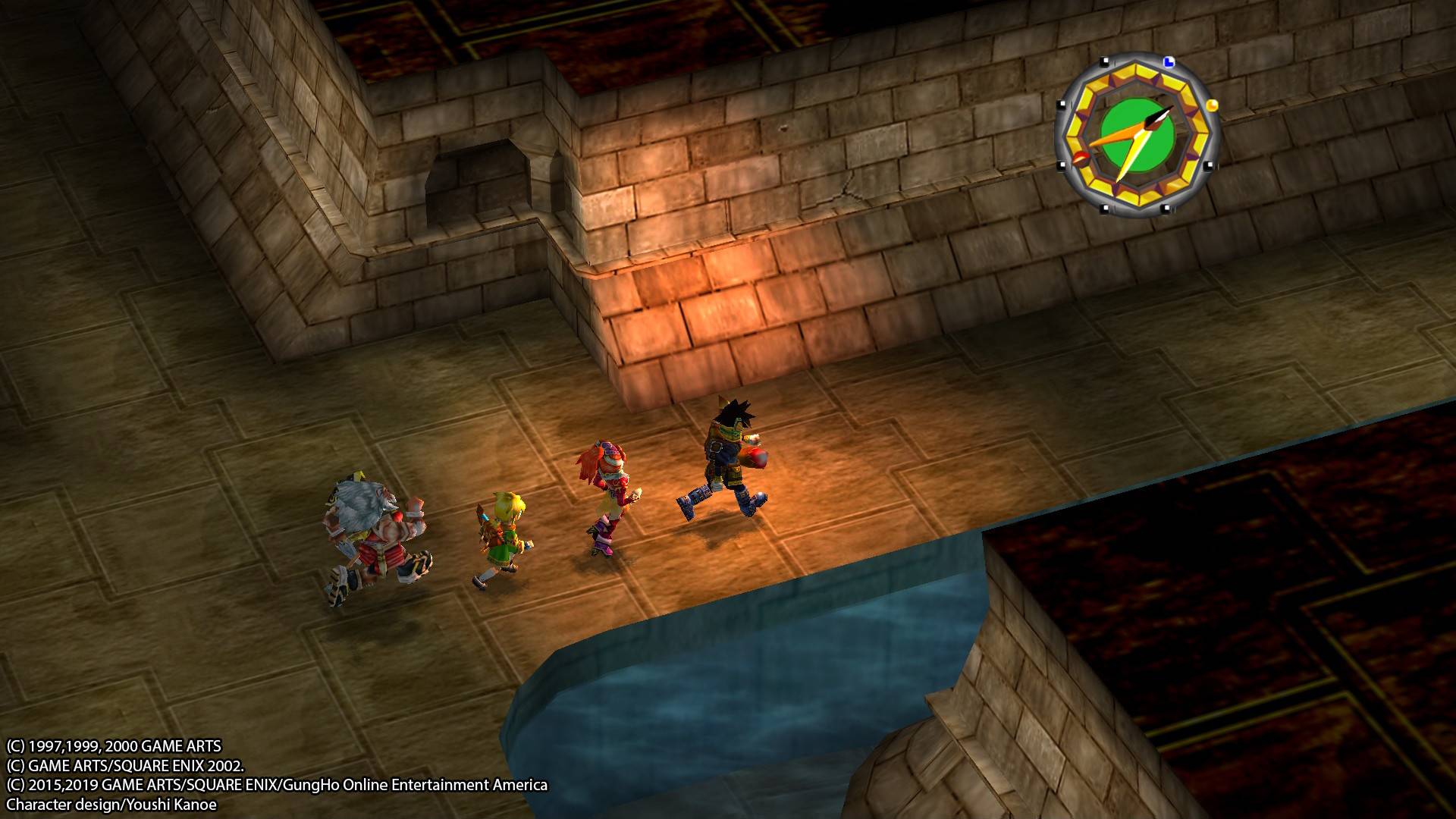1456x819 pixels.
Task: Click the yellow orb marker on the compass
Action: 1213,106
